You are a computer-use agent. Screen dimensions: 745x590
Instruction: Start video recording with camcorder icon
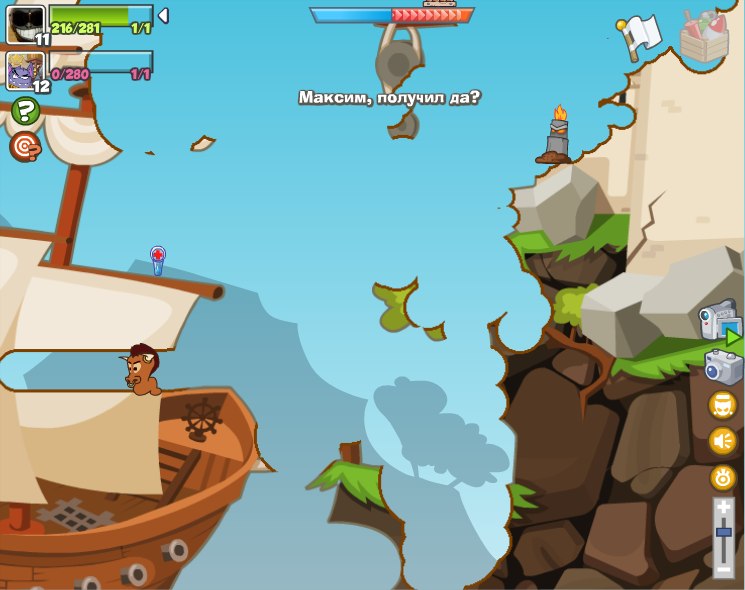(718, 322)
